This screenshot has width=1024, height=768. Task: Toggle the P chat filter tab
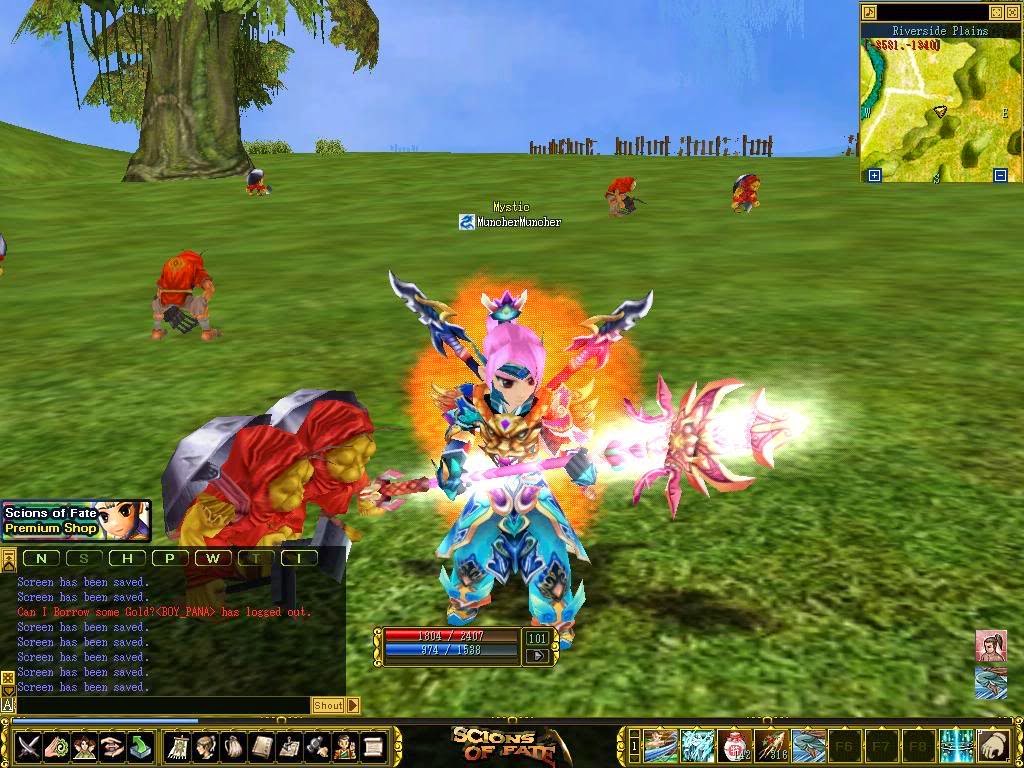pyautogui.click(x=170, y=558)
